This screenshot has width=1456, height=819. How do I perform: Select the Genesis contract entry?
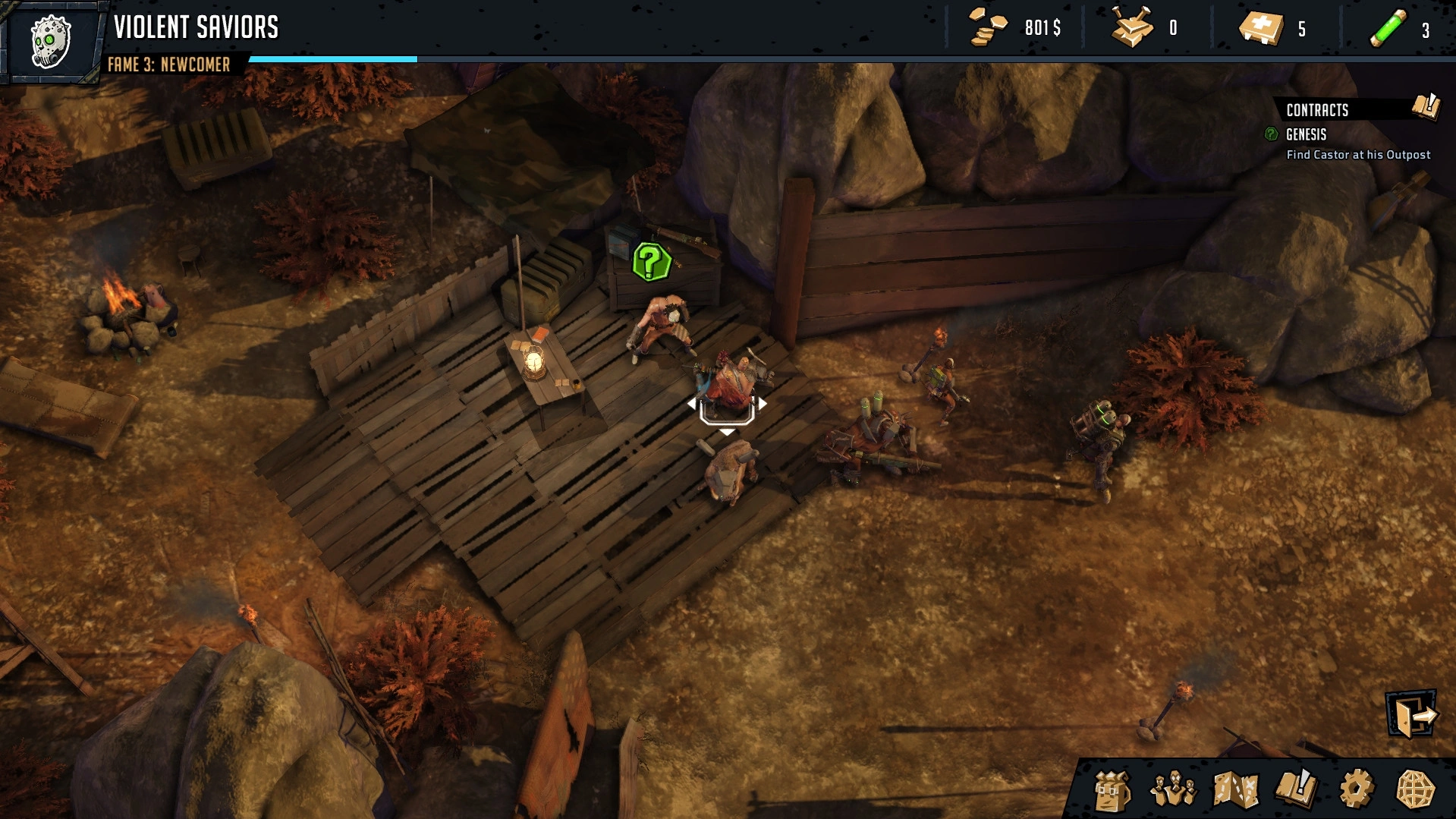click(x=1306, y=135)
